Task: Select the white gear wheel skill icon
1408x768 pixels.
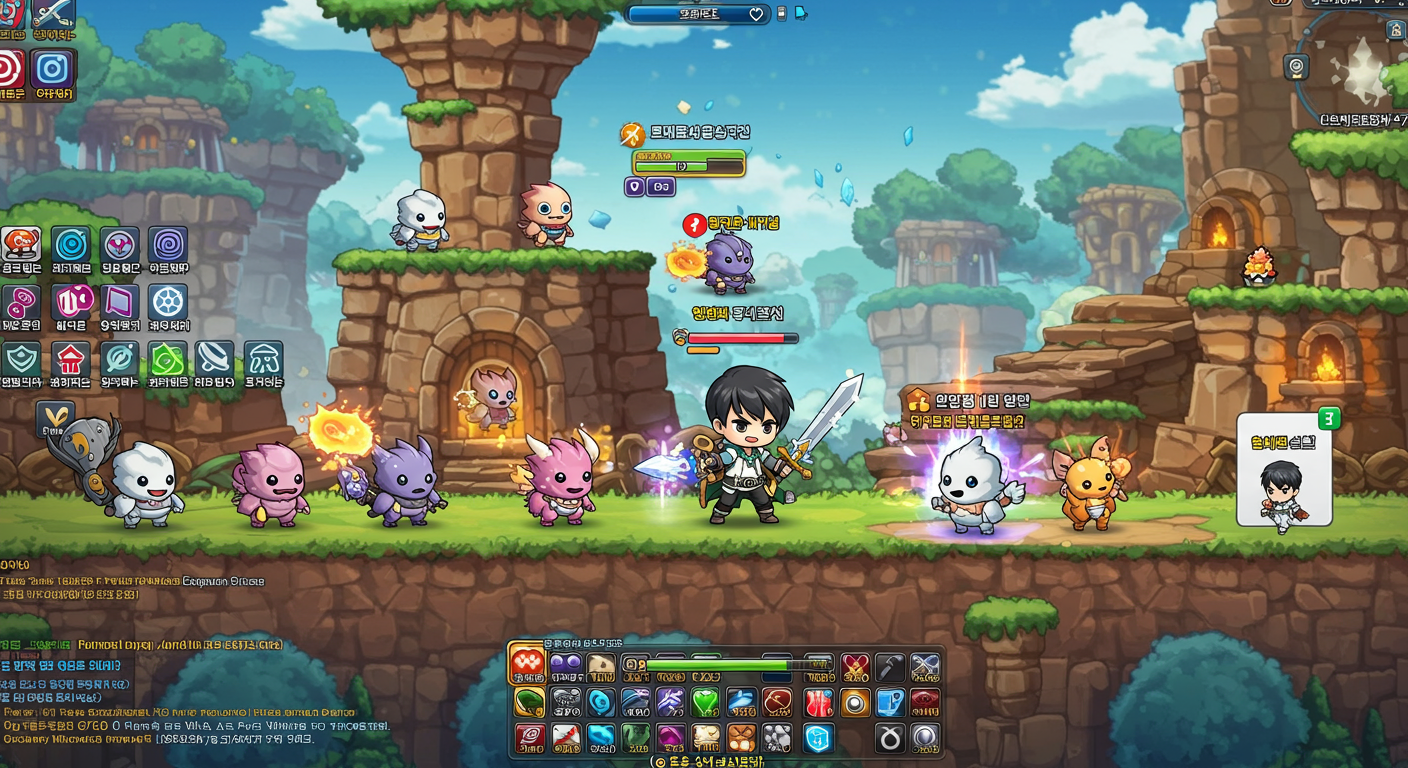Action: pyautogui.click(x=168, y=301)
